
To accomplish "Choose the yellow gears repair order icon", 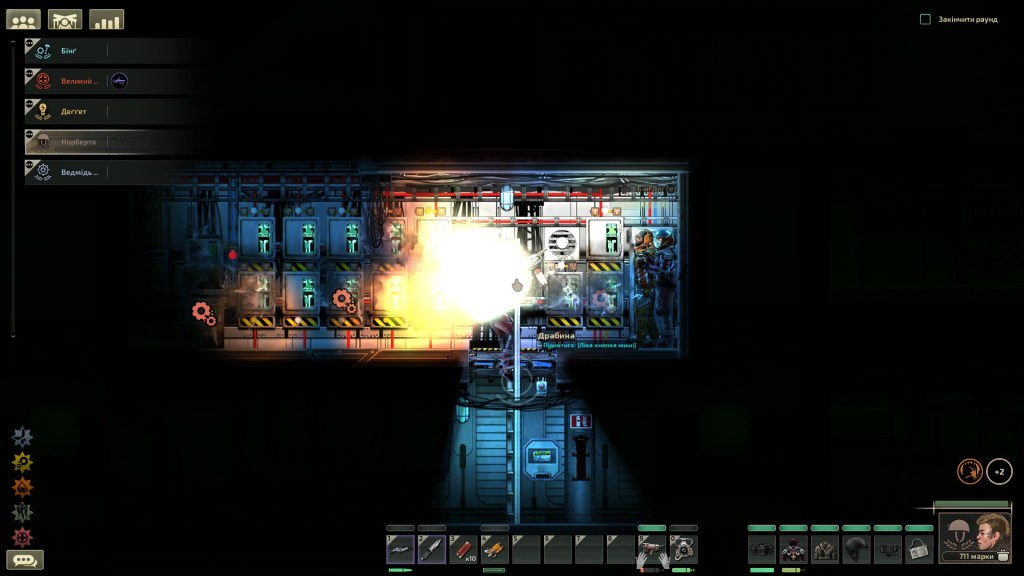I will coord(22,463).
